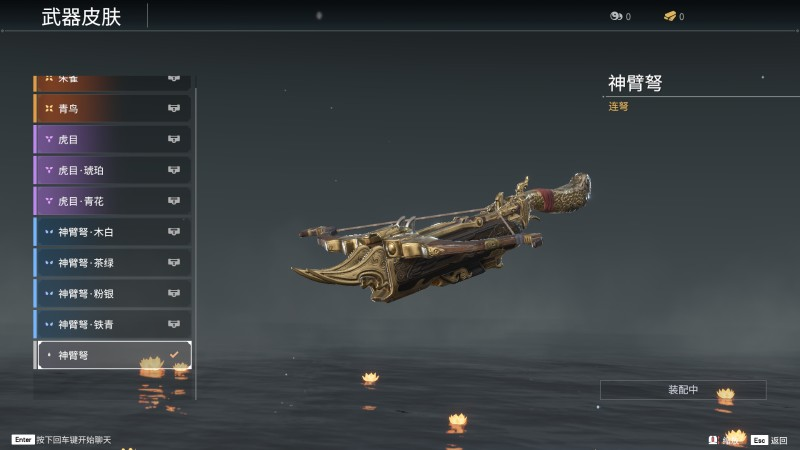Image resolution: width=800 pixels, height=450 pixels.
Task: Choose the 虎目 skin row
Action: coord(112,139)
